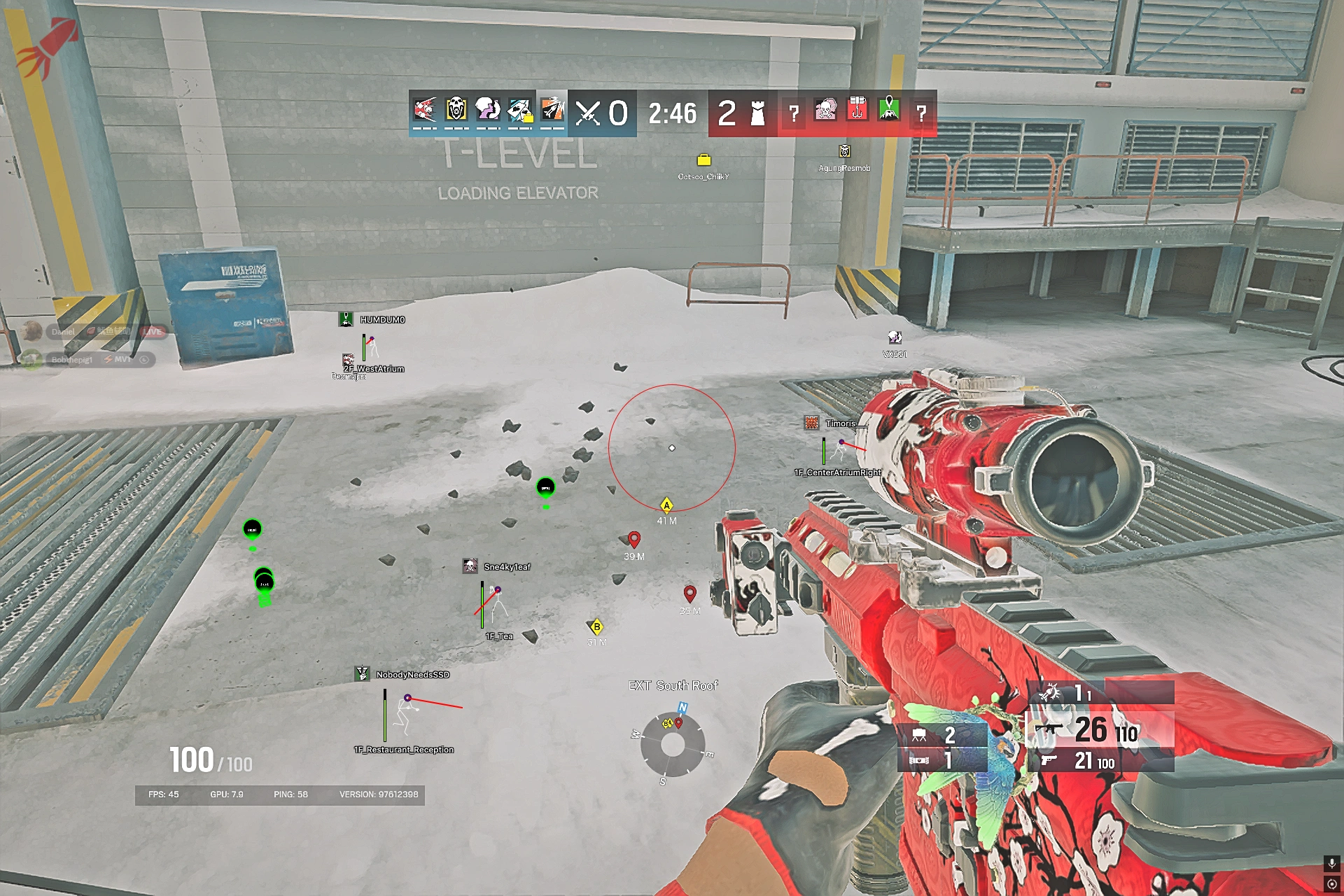
Task: Select the claymore gadget slot
Action: 941,735
